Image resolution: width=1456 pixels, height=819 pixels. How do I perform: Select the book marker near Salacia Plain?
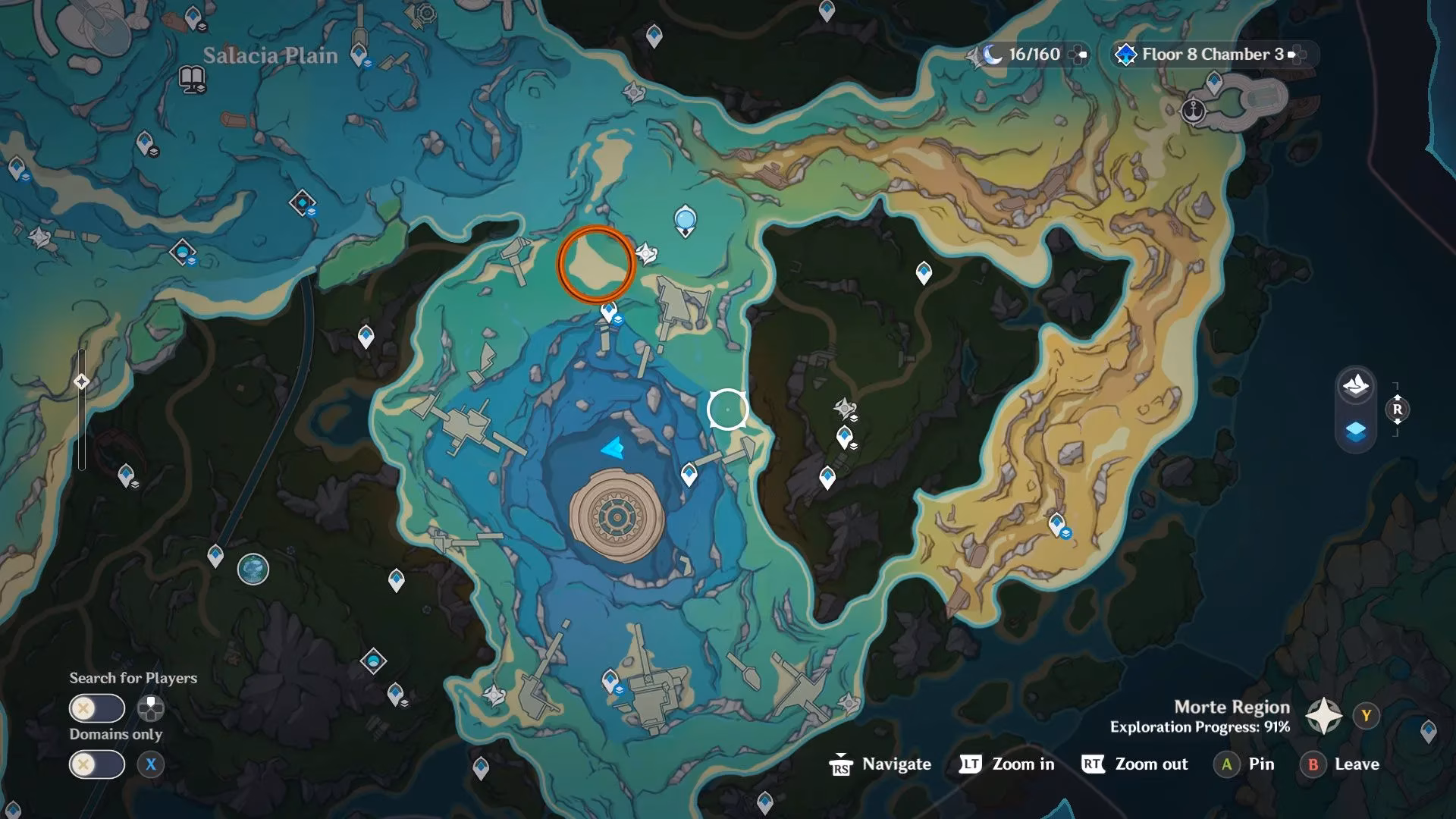point(192,77)
